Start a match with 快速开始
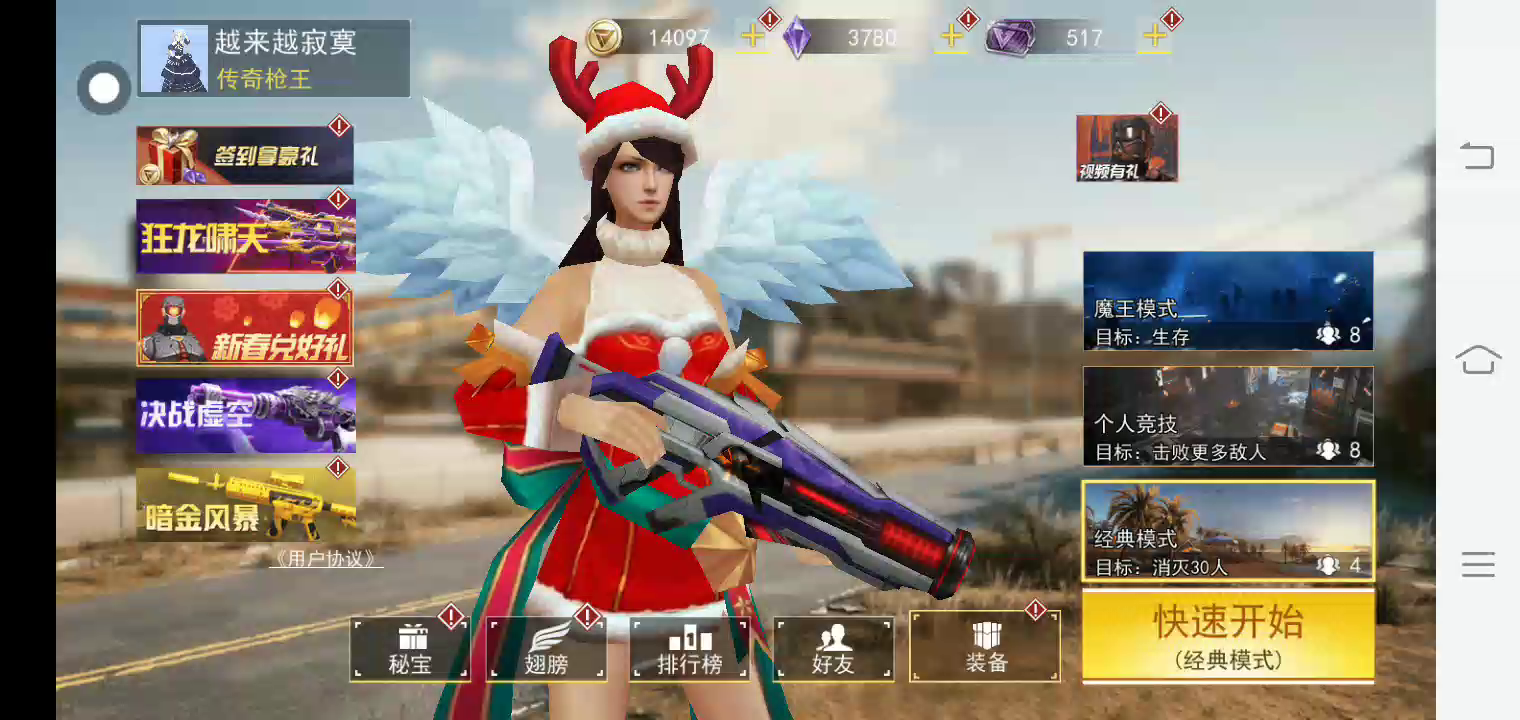This screenshot has width=1520, height=720. [x=1228, y=635]
